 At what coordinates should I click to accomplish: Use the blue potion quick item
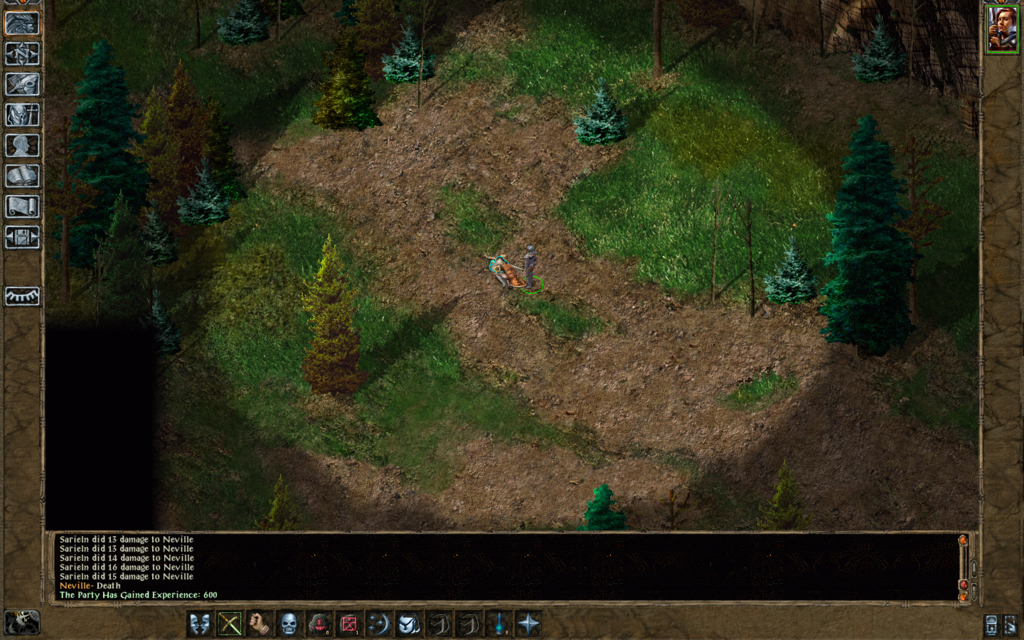(498, 624)
